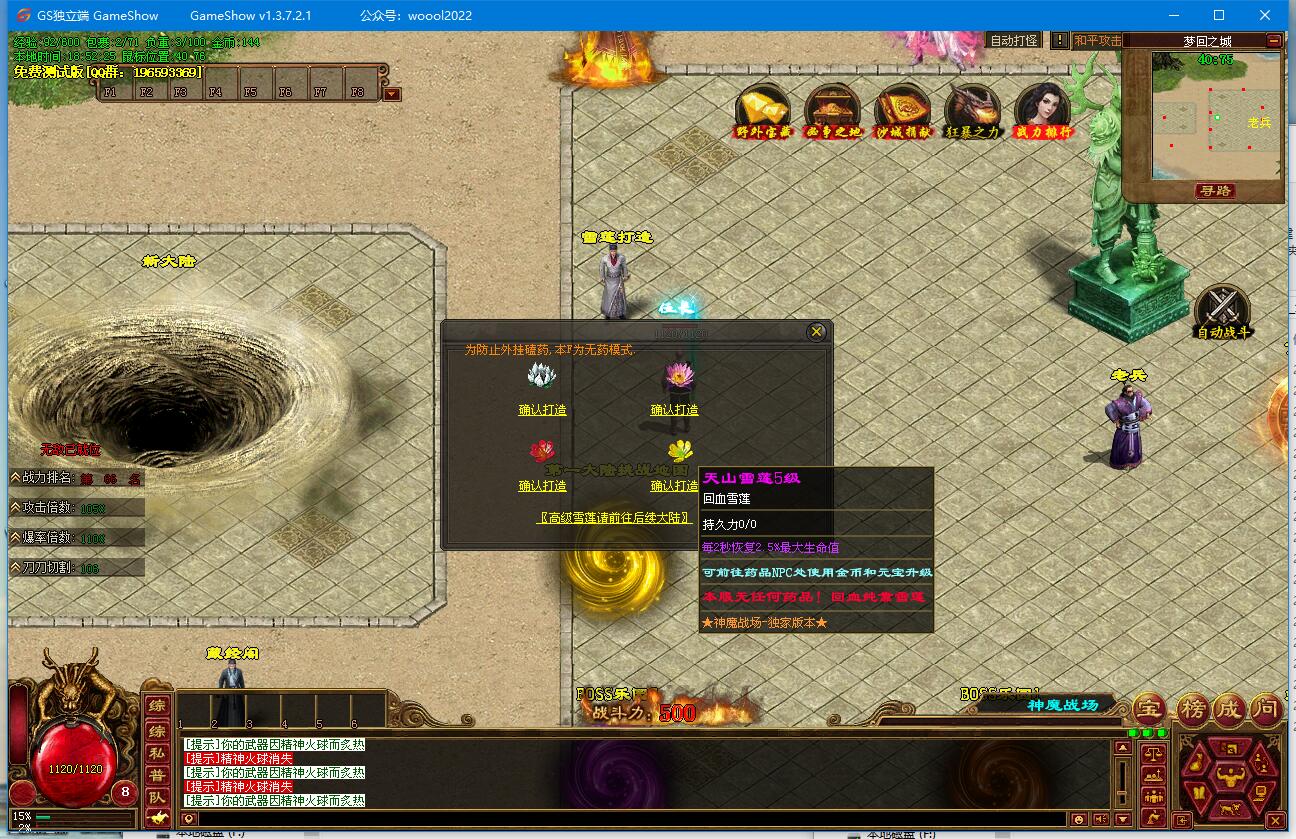
Task: Confirm forging the pink lotus
Action: 674,410
